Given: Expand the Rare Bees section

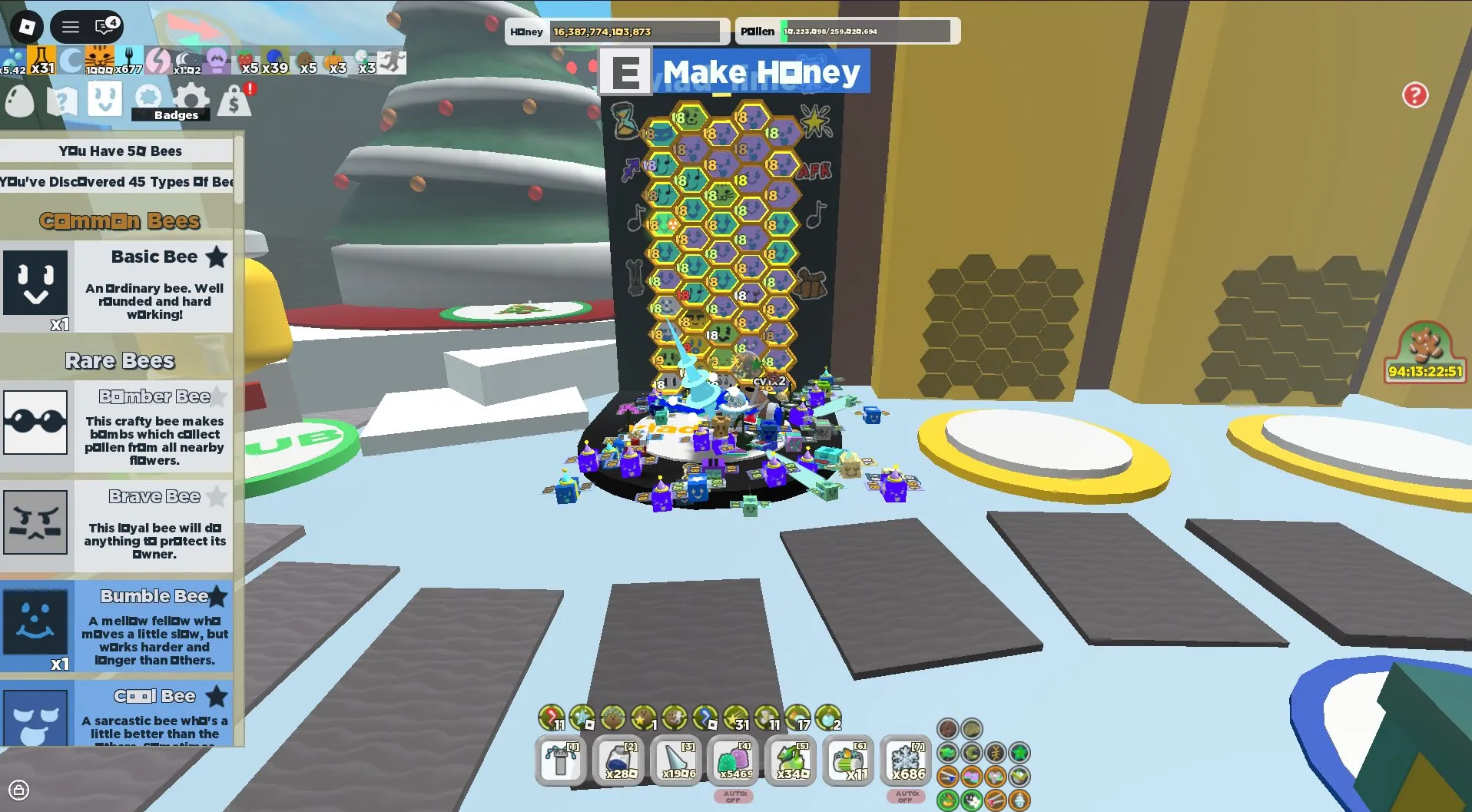Looking at the screenshot, I should pos(119,360).
